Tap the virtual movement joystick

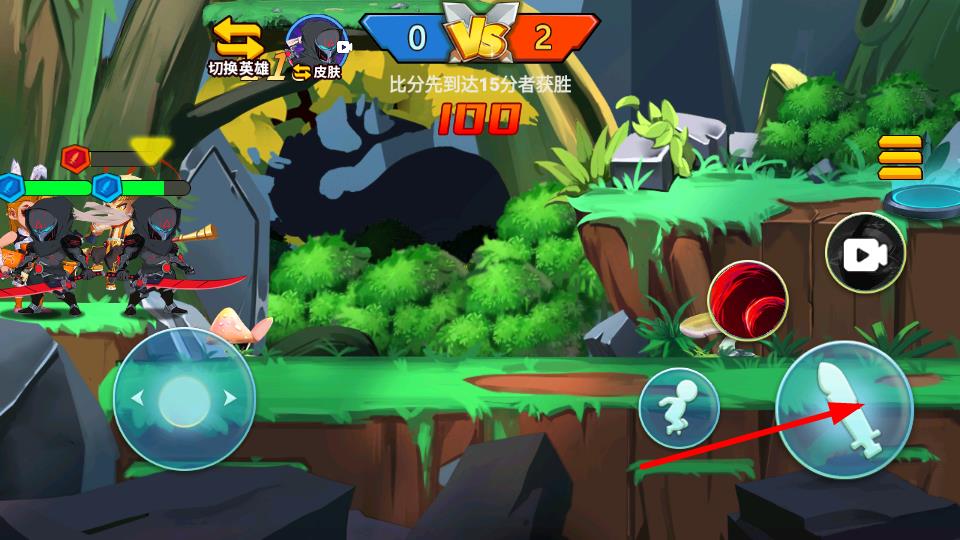184,399
